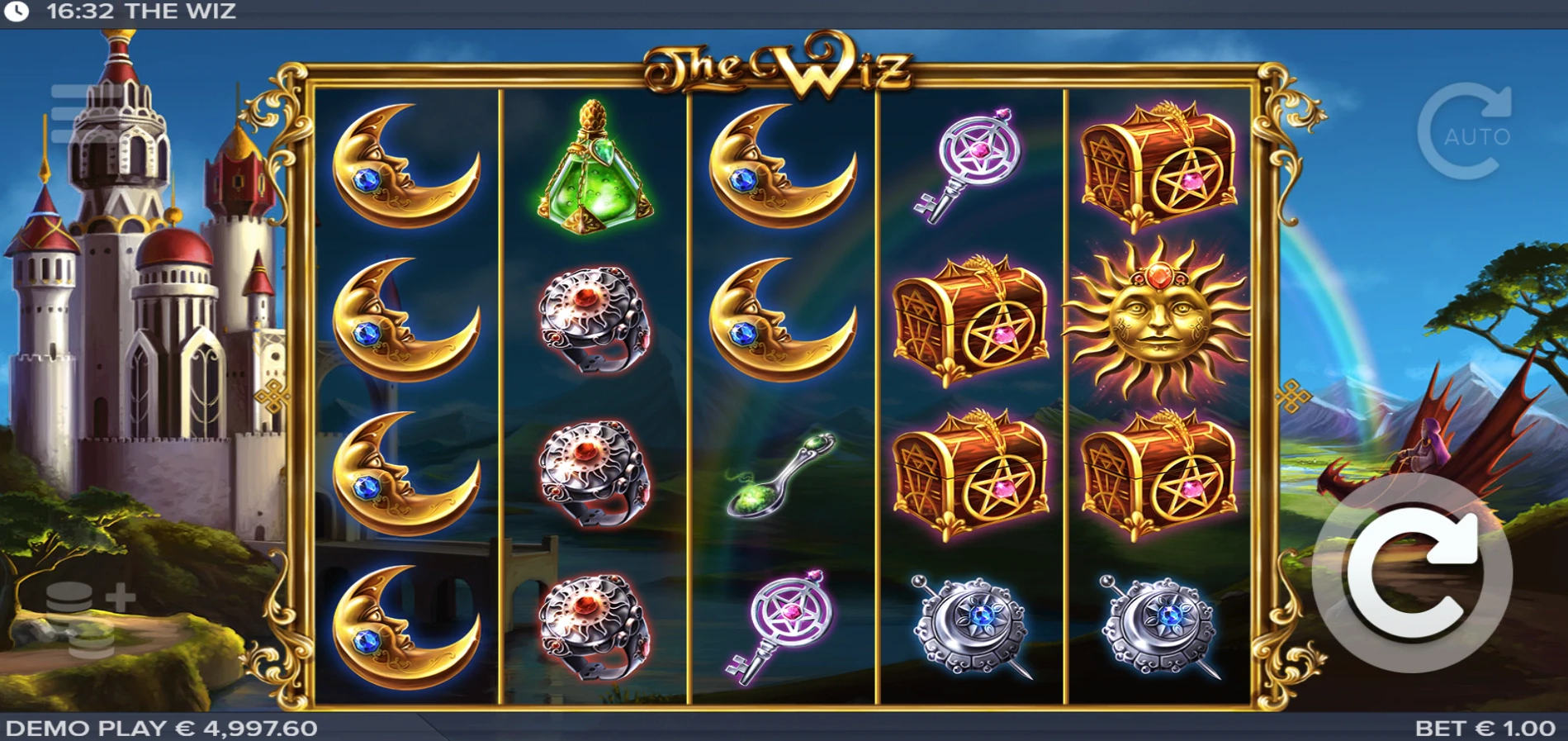Spin the reels with the circular arrow button
The width and height of the screenshot is (1568, 741).
(1412, 573)
